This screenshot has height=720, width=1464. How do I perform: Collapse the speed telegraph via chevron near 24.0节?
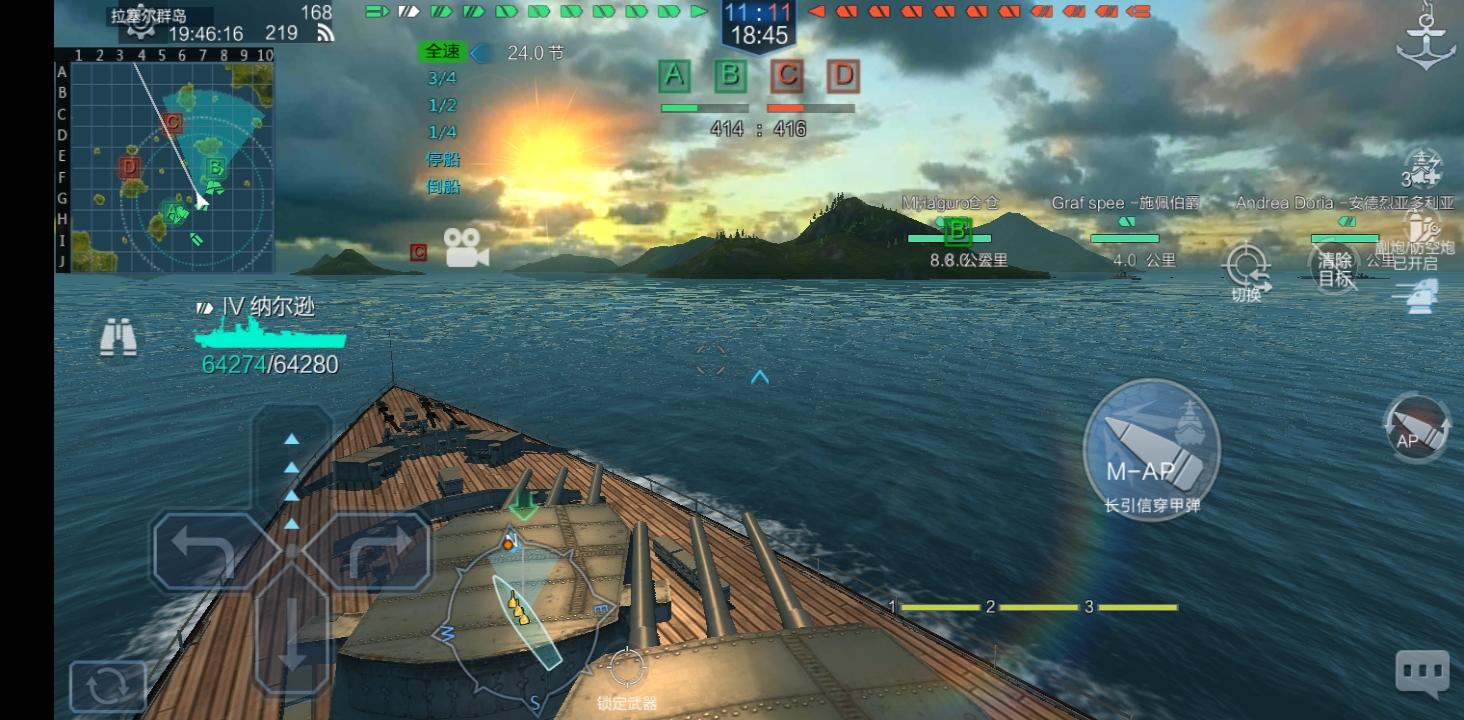tap(479, 53)
